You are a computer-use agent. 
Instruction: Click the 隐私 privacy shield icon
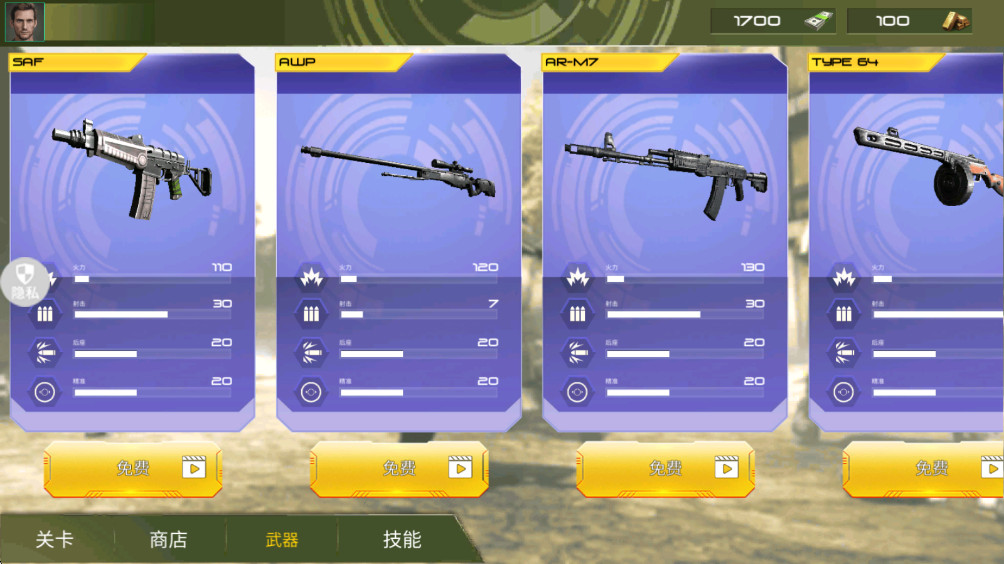(x=25, y=281)
